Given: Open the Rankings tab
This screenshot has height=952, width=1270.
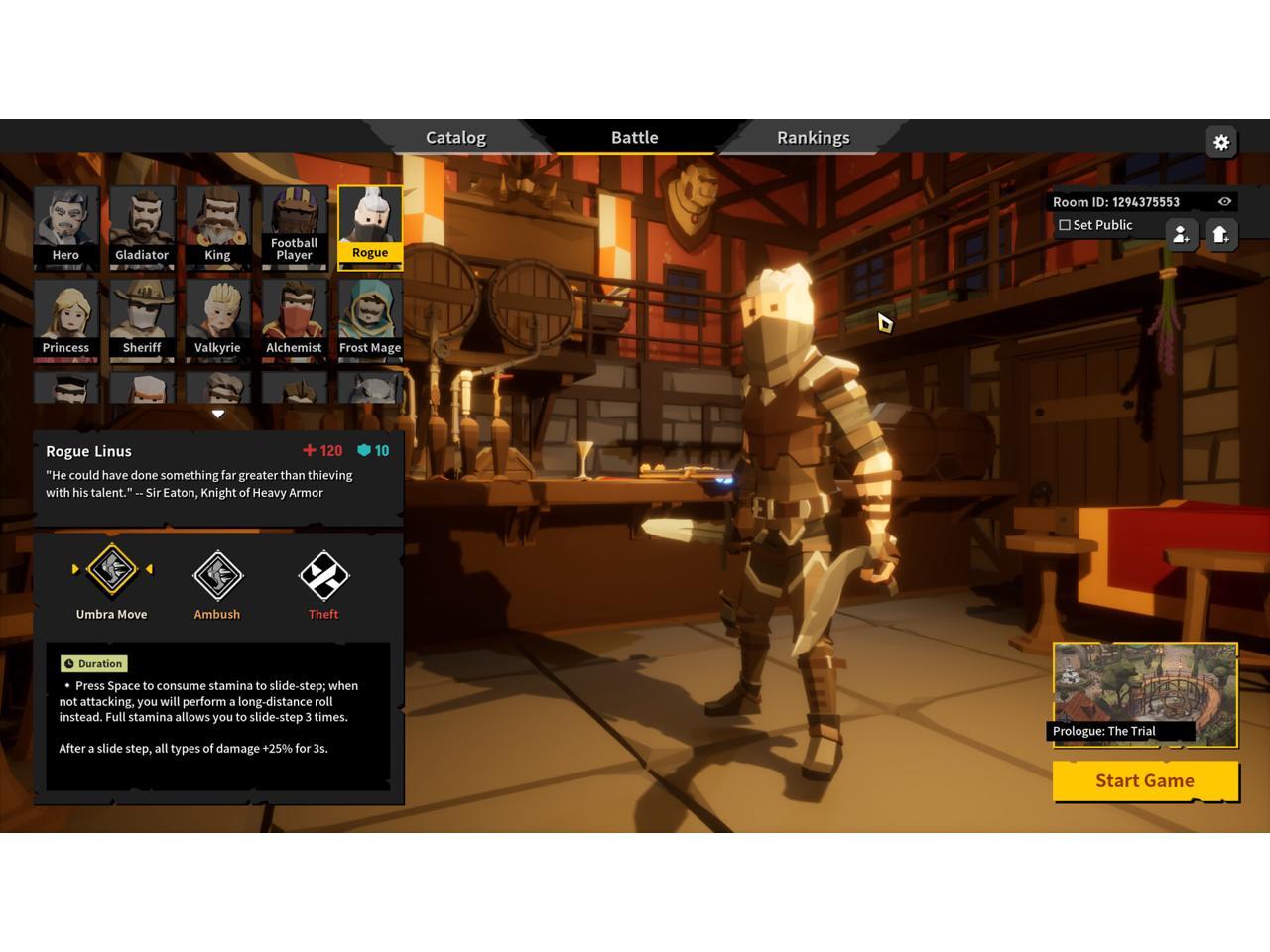Looking at the screenshot, I should tap(813, 138).
